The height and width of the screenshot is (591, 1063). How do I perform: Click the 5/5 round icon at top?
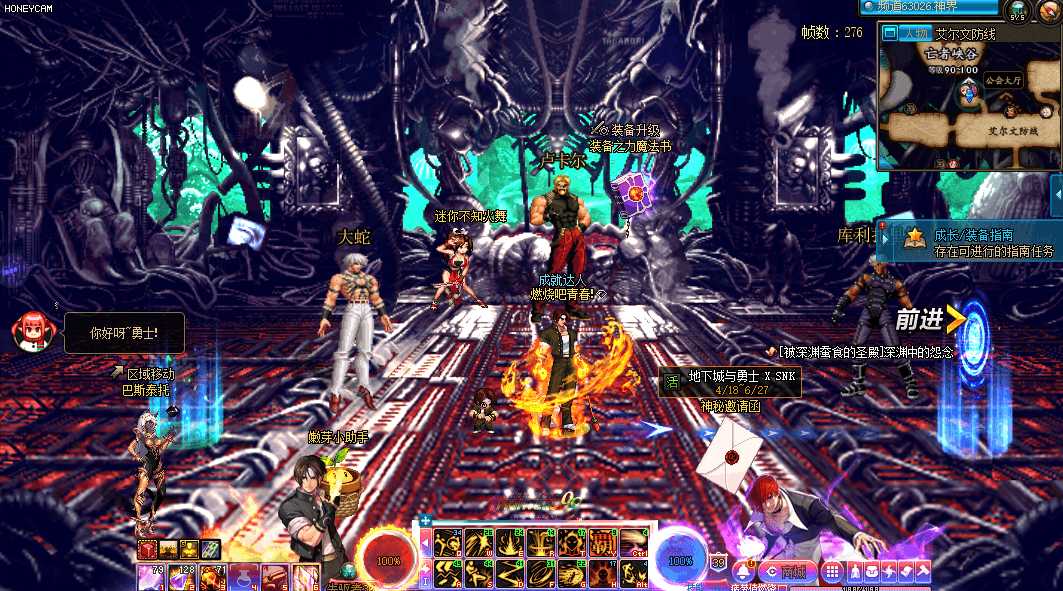tap(1018, 12)
